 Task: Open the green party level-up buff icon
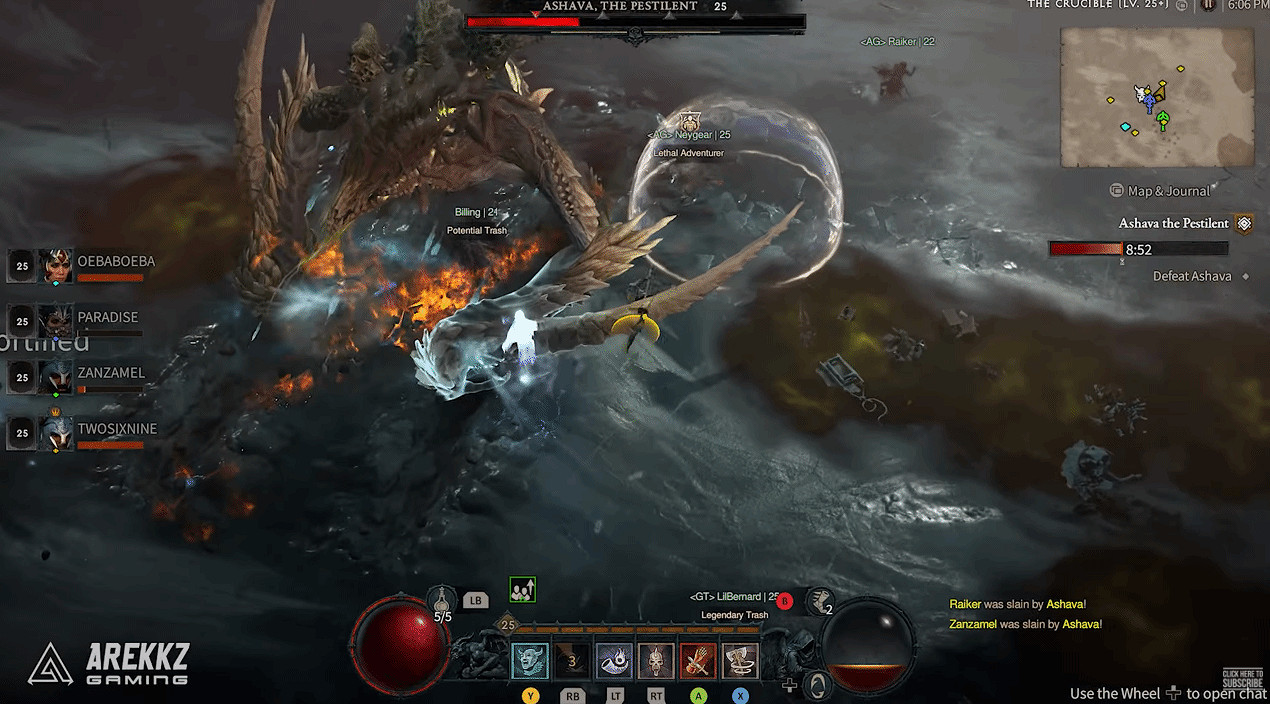(522, 590)
